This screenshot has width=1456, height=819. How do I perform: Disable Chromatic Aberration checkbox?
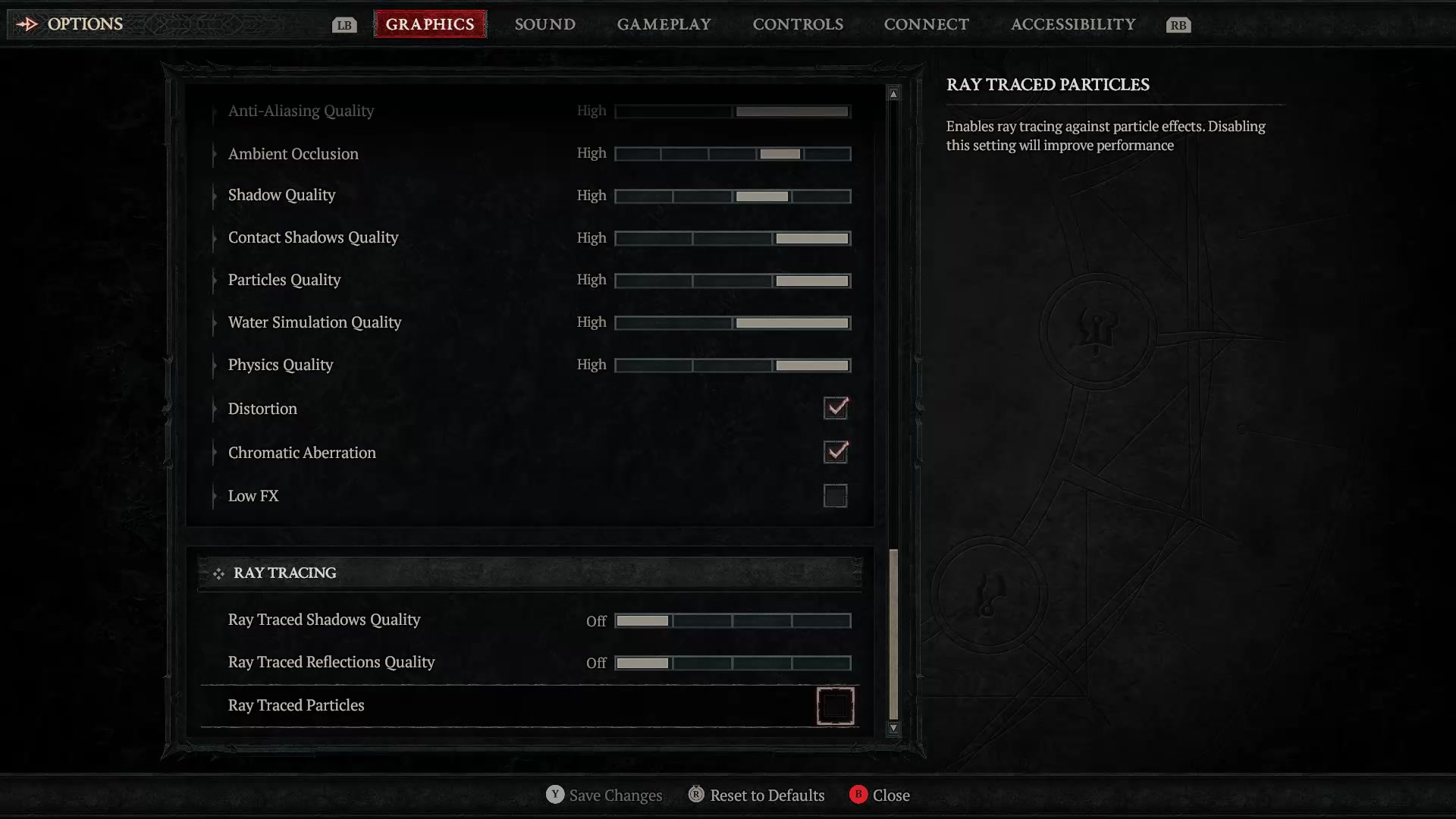pyautogui.click(x=835, y=452)
